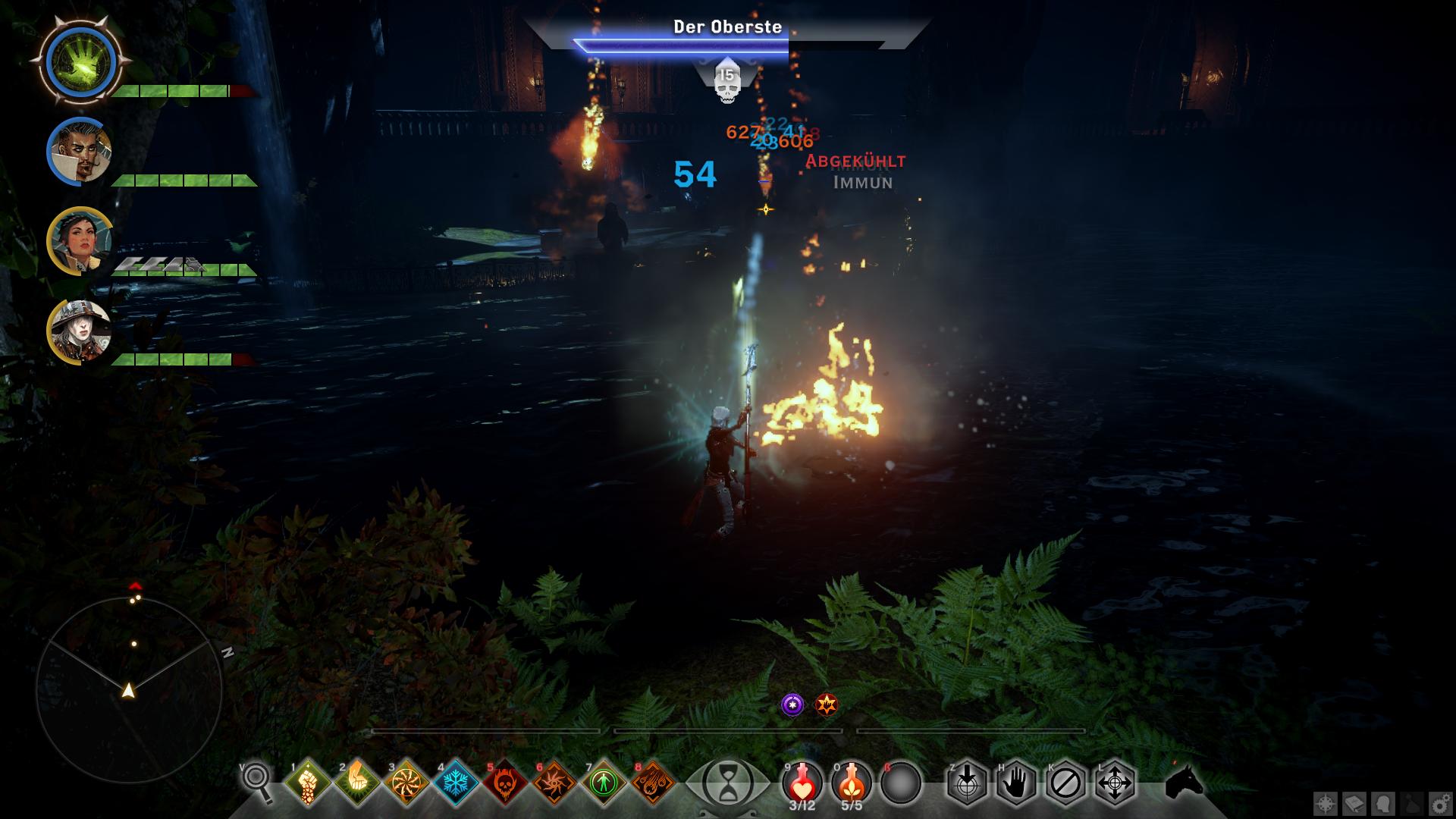The width and height of the screenshot is (1456, 819).
Task: Select the green hand Inquisitor portrait
Action: pyautogui.click(x=80, y=58)
